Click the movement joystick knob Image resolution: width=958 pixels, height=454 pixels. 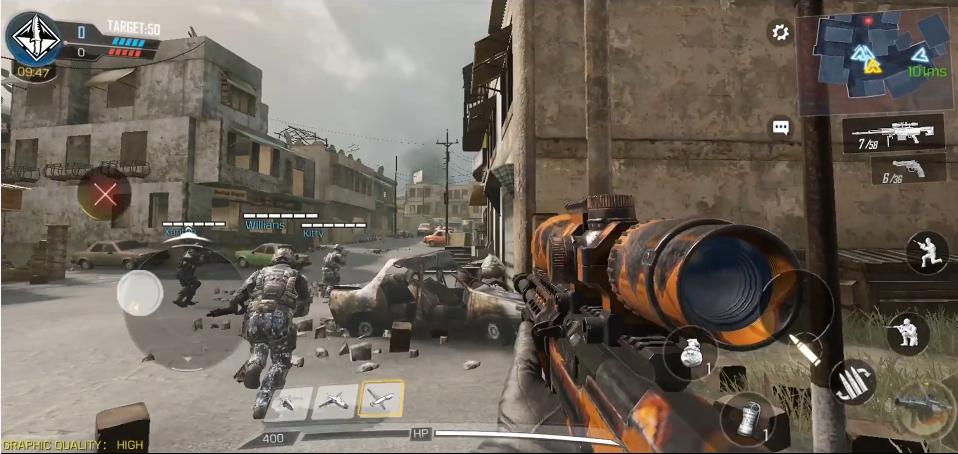[140, 292]
